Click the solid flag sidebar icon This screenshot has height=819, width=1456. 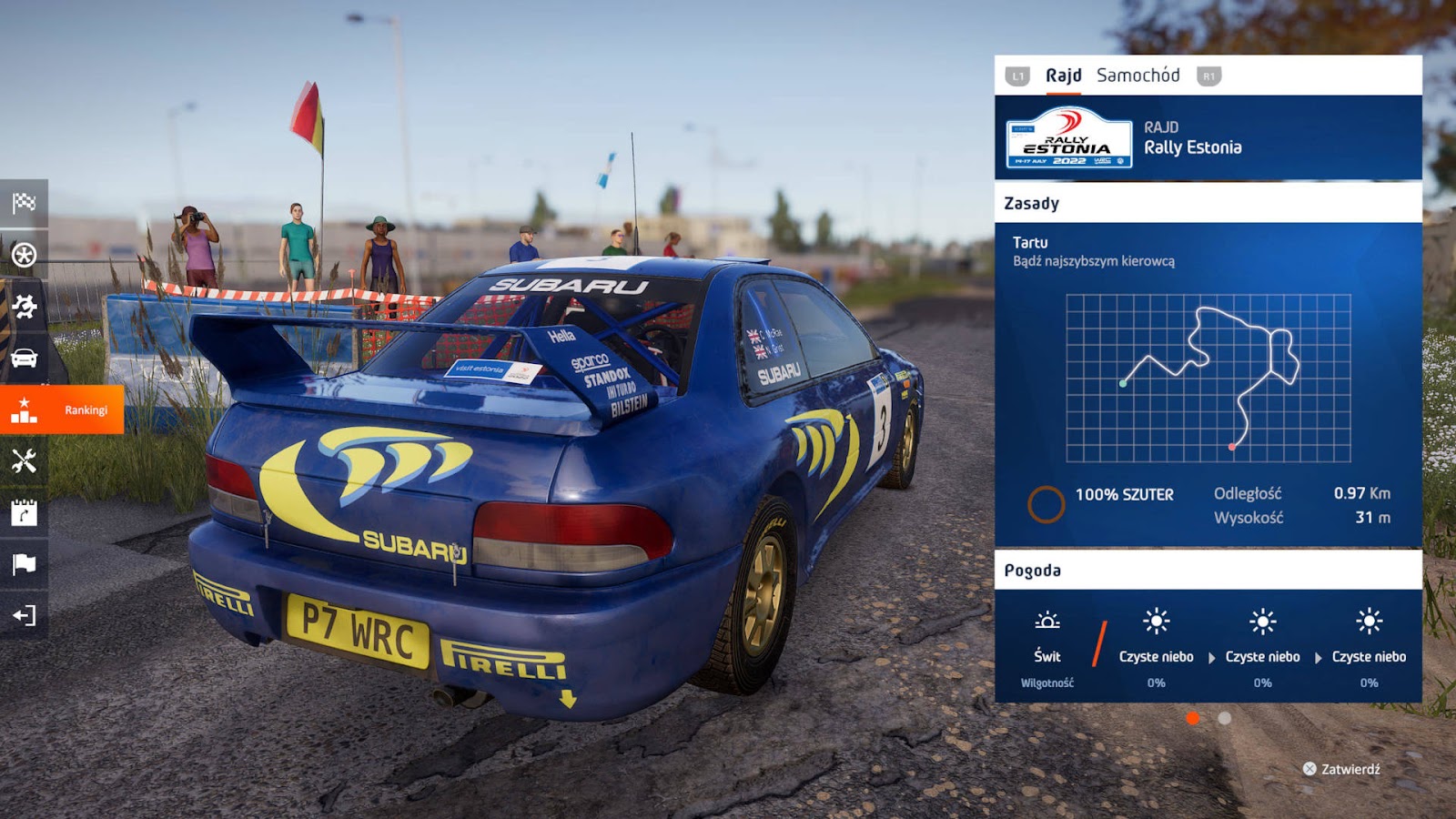click(24, 564)
